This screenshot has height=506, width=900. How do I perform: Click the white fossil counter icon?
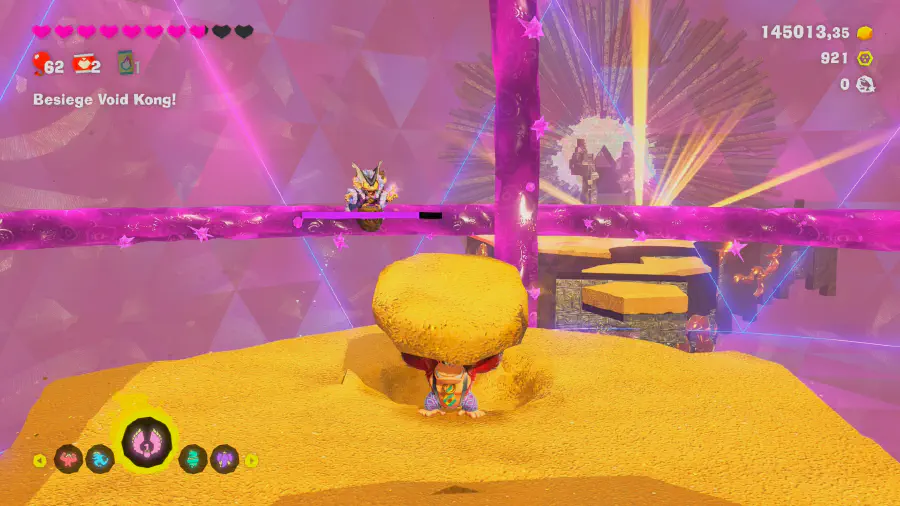865,84
